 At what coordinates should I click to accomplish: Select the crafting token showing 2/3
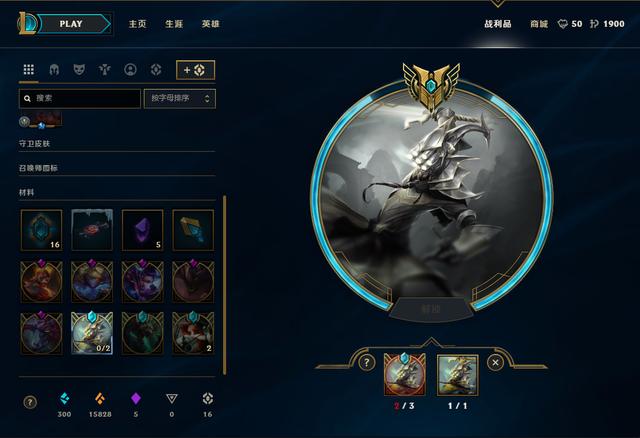click(x=404, y=372)
